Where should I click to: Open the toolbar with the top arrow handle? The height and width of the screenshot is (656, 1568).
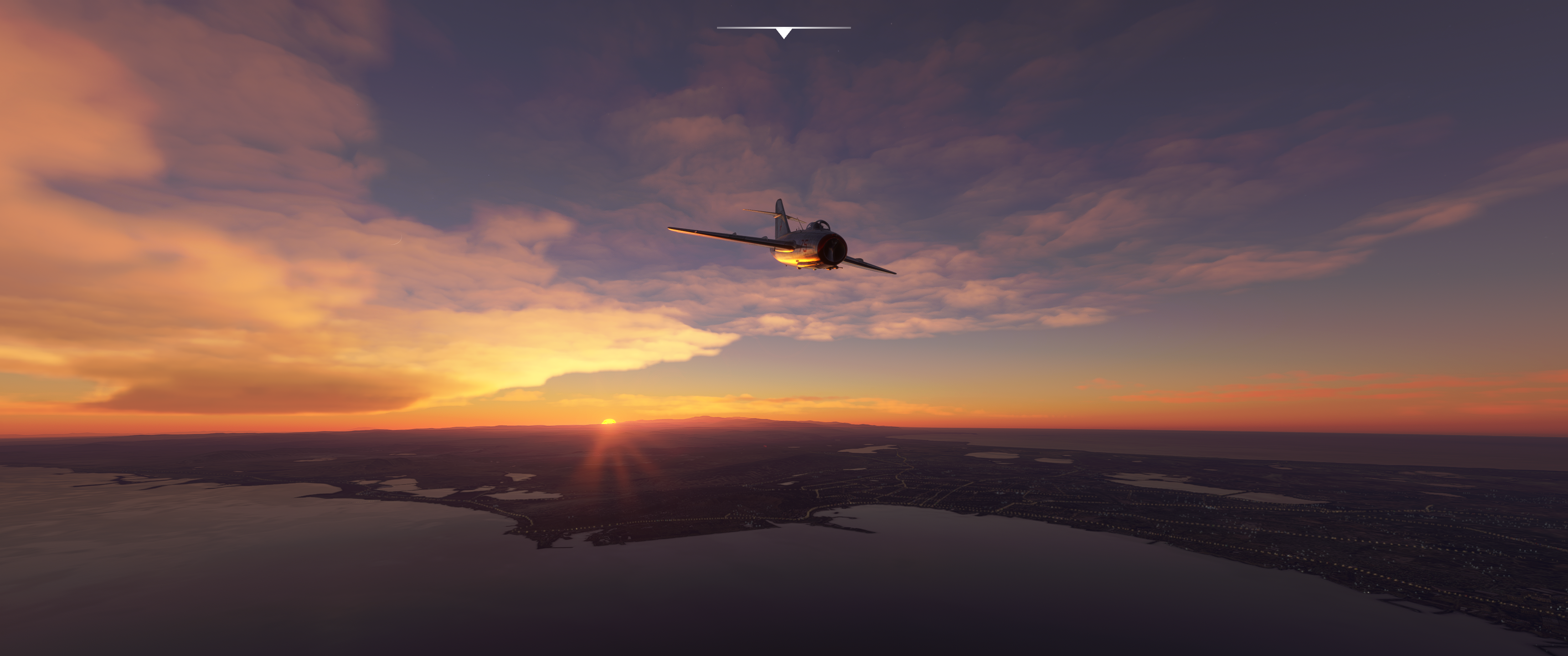(x=784, y=33)
